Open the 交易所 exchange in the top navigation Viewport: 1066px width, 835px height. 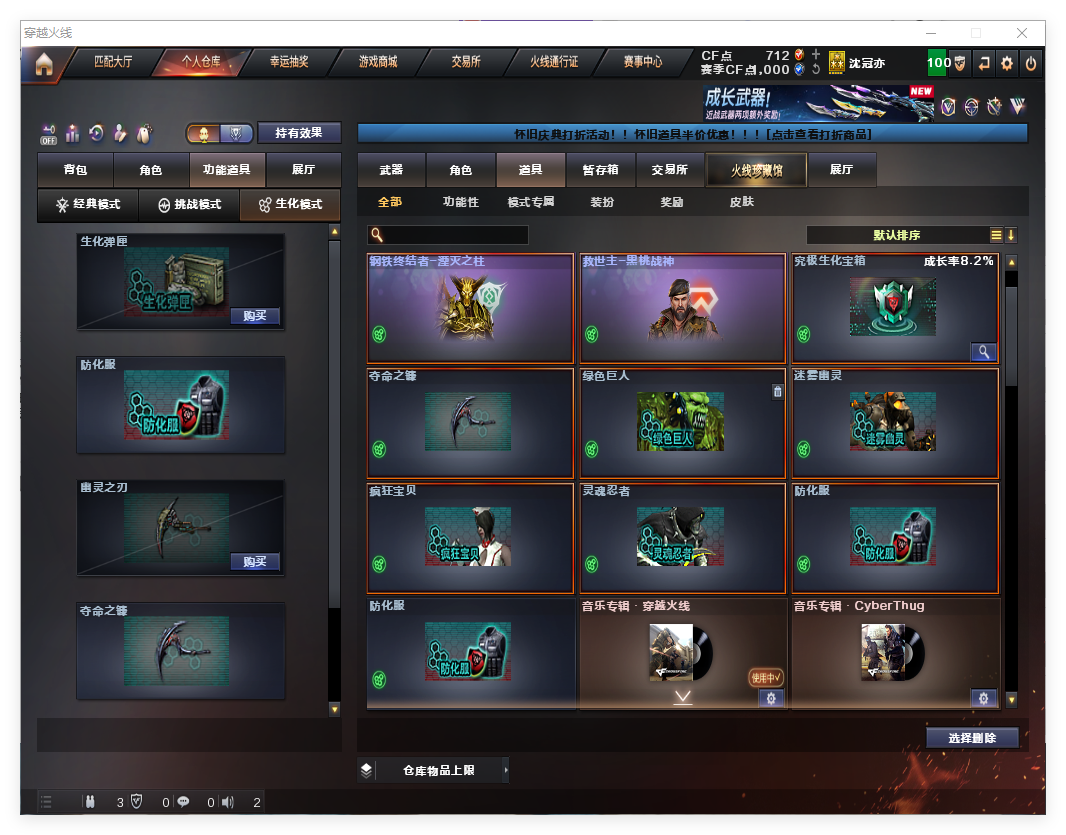coord(465,62)
